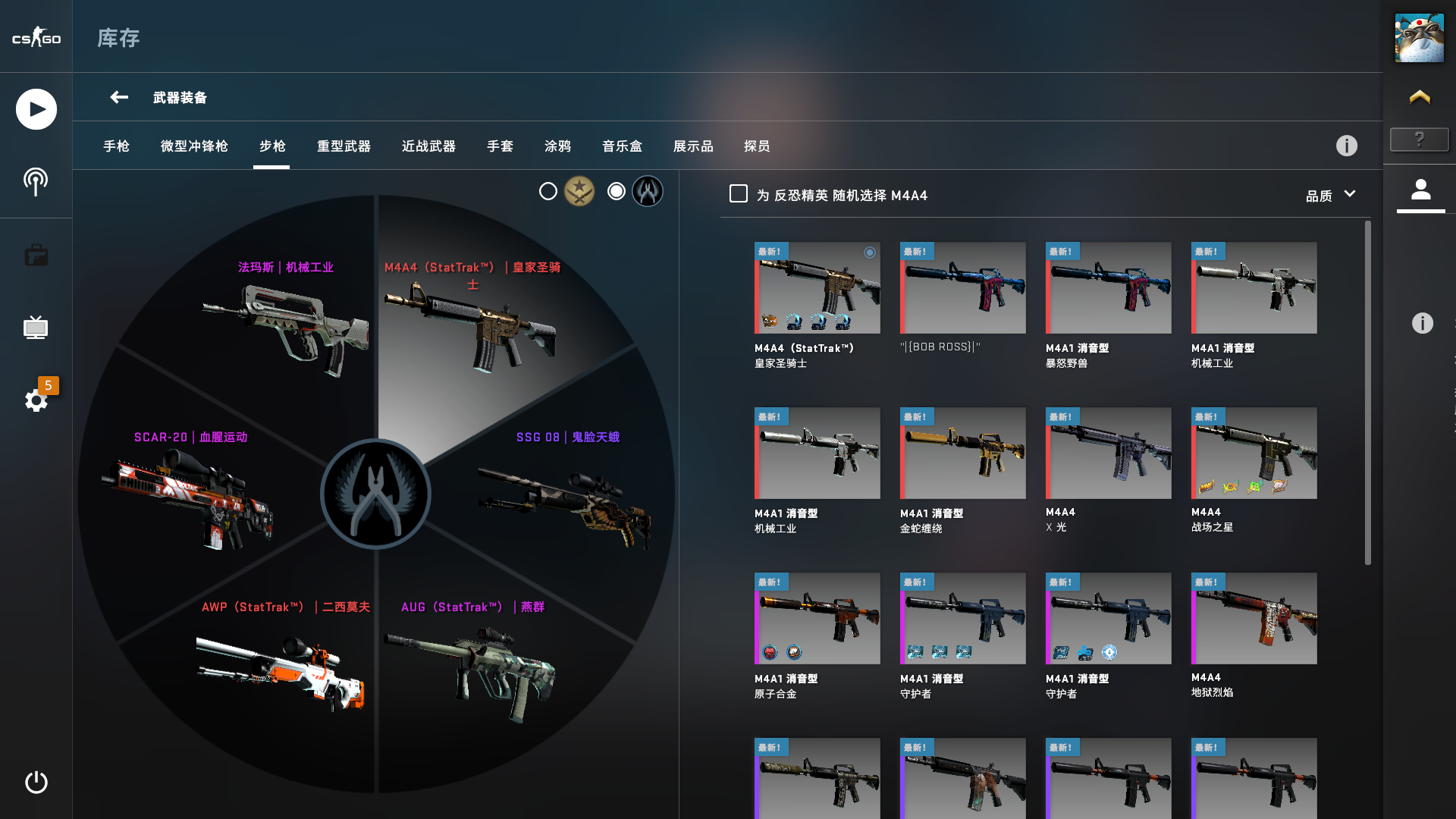This screenshot has height=819, width=1456.
Task: Switch to the 重型武器 tab
Action: click(343, 146)
